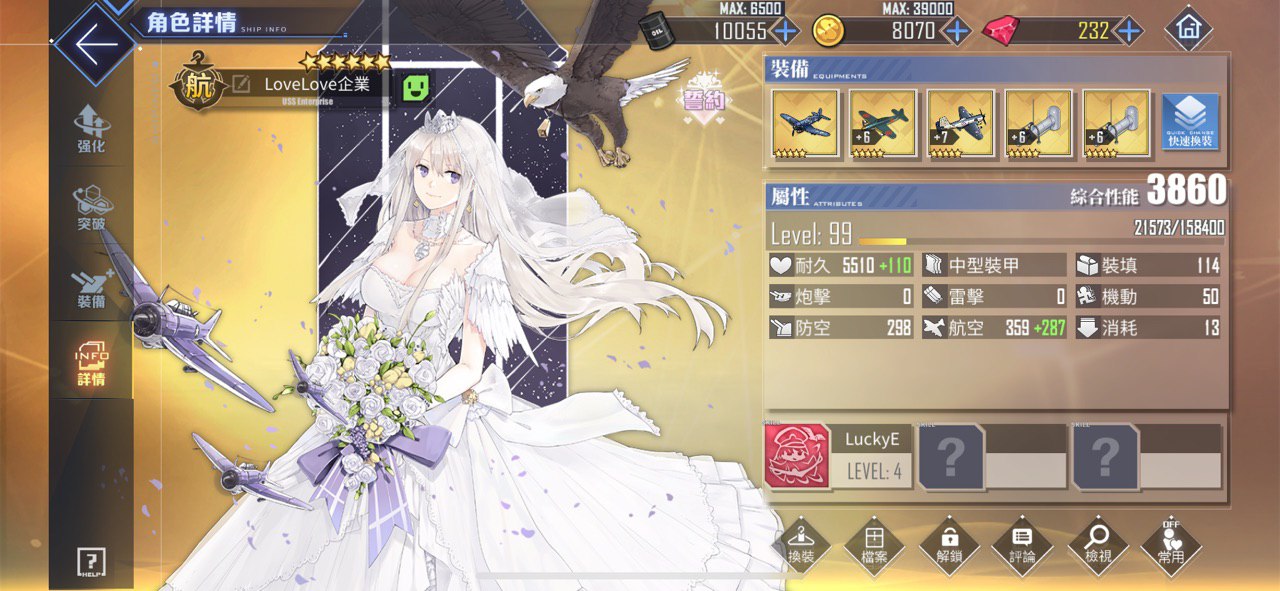Click the green smiley affection icon
The width and height of the screenshot is (1280, 591).
click(416, 87)
